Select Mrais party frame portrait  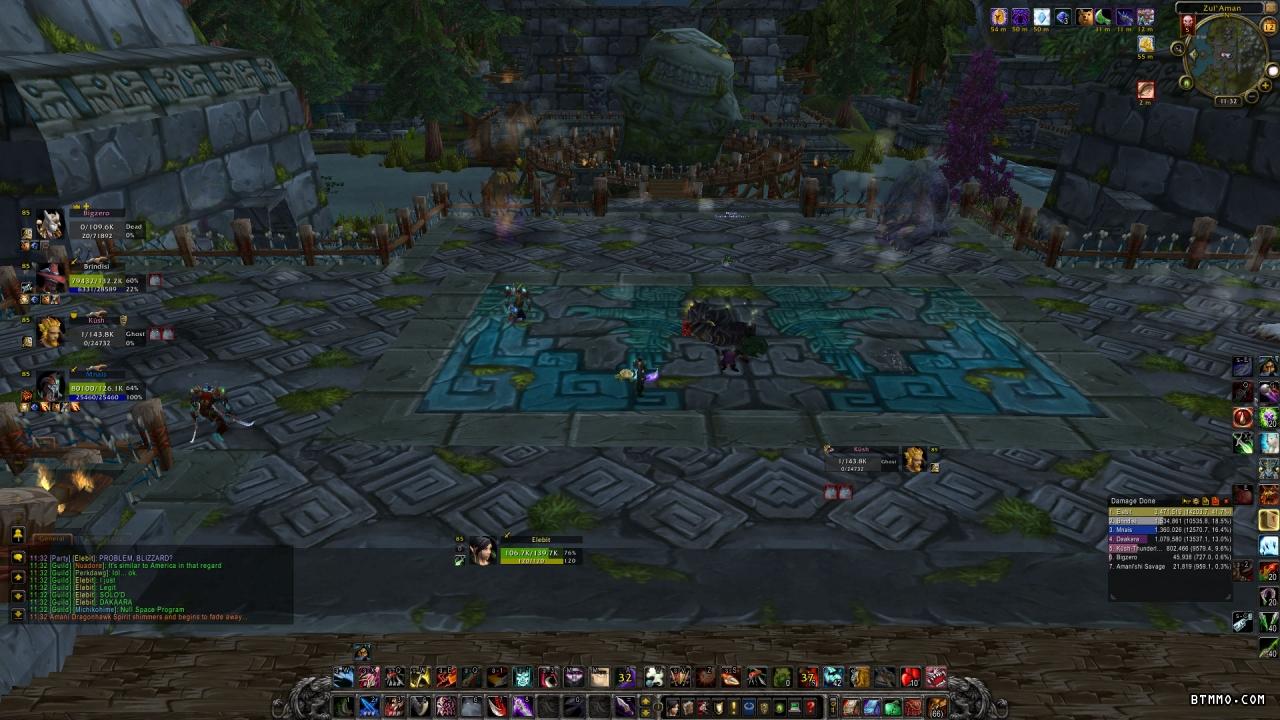tap(49, 385)
